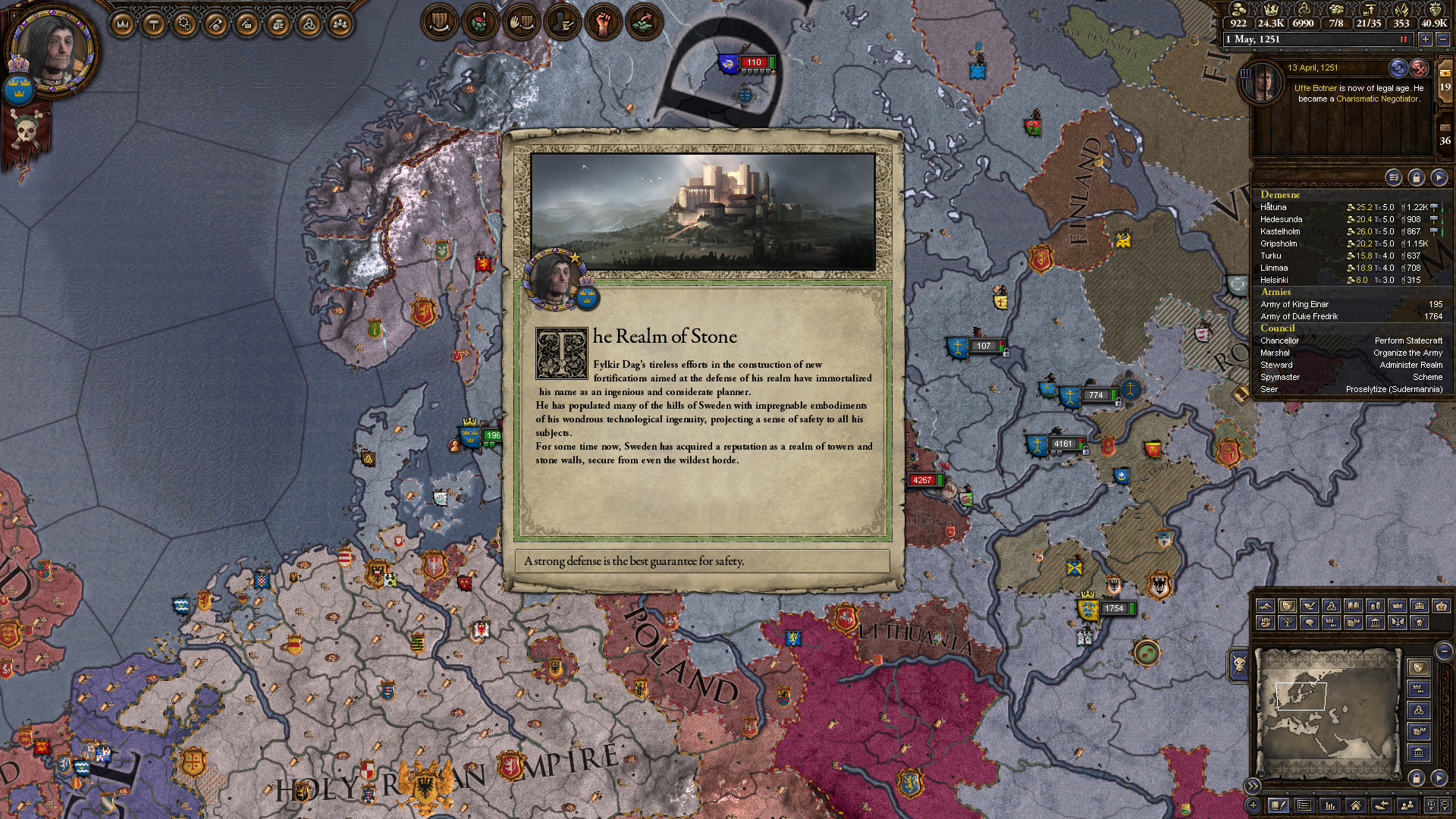This screenshot has width=1456, height=819.
Task: Accept the 'A strong defense' event option
Action: [x=701, y=561]
